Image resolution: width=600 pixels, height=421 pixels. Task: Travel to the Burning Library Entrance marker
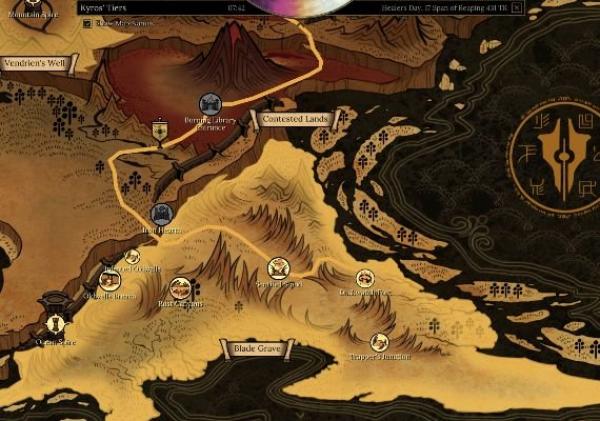pos(211,104)
